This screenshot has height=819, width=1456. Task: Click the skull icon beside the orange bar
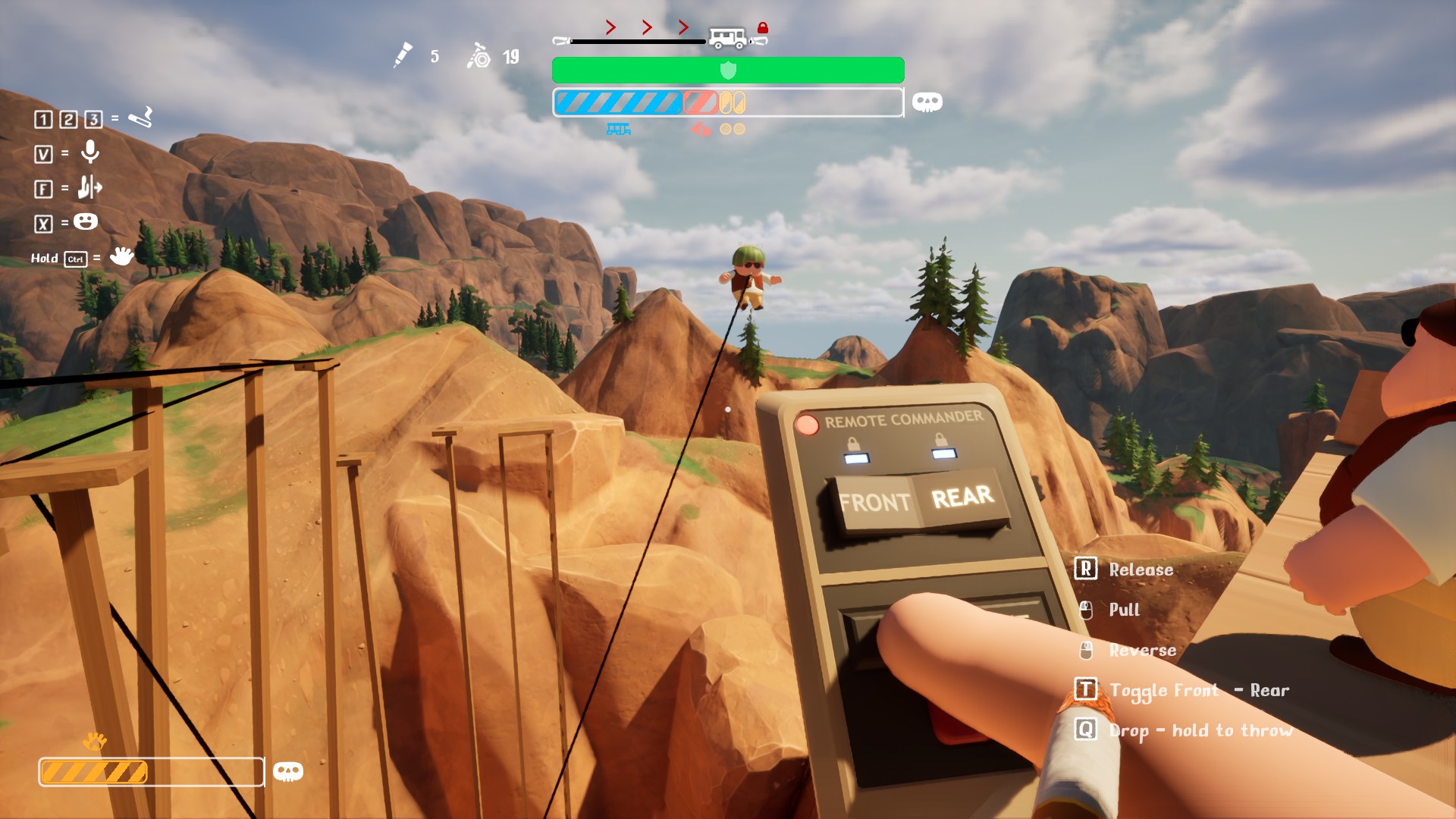[x=287, y=772]
